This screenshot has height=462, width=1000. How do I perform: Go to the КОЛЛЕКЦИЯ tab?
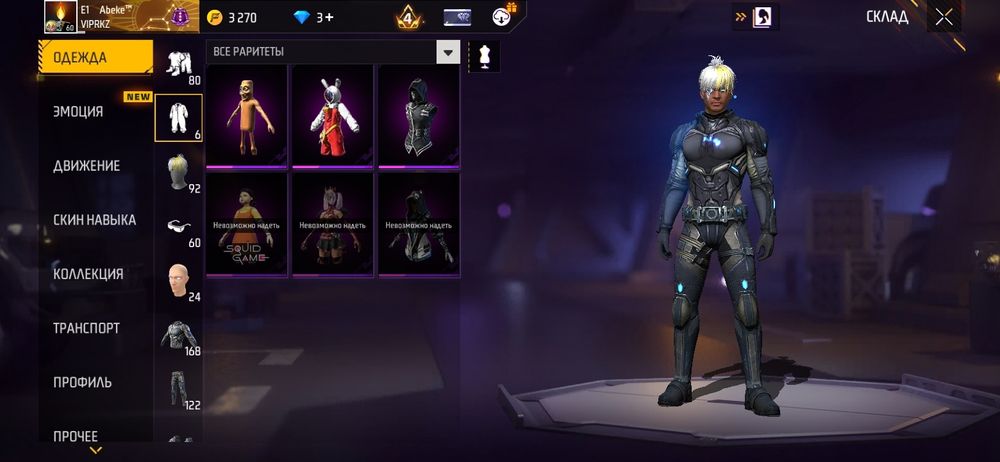(x=88, y=274)
